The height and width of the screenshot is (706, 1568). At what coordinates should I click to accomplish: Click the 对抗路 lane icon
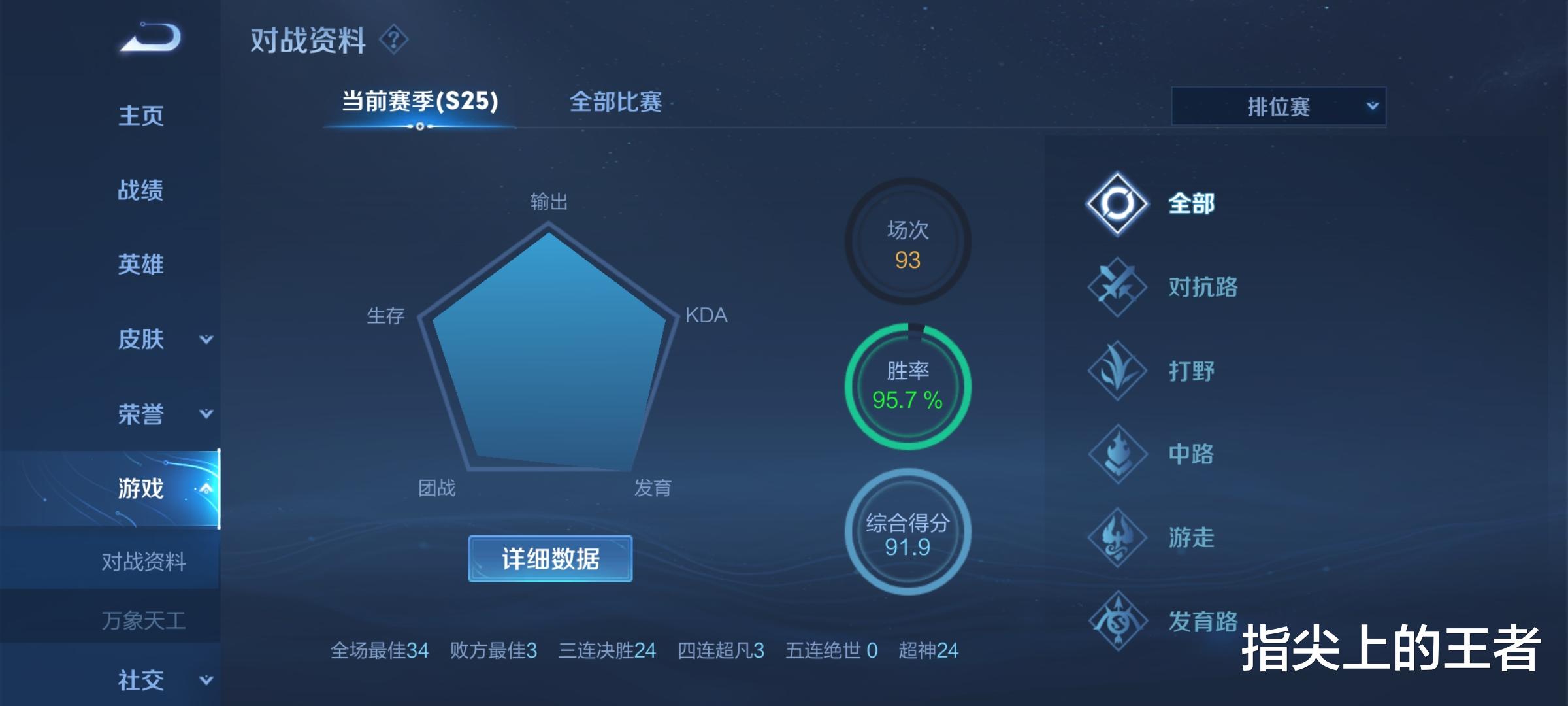(x=1117, y=288)
